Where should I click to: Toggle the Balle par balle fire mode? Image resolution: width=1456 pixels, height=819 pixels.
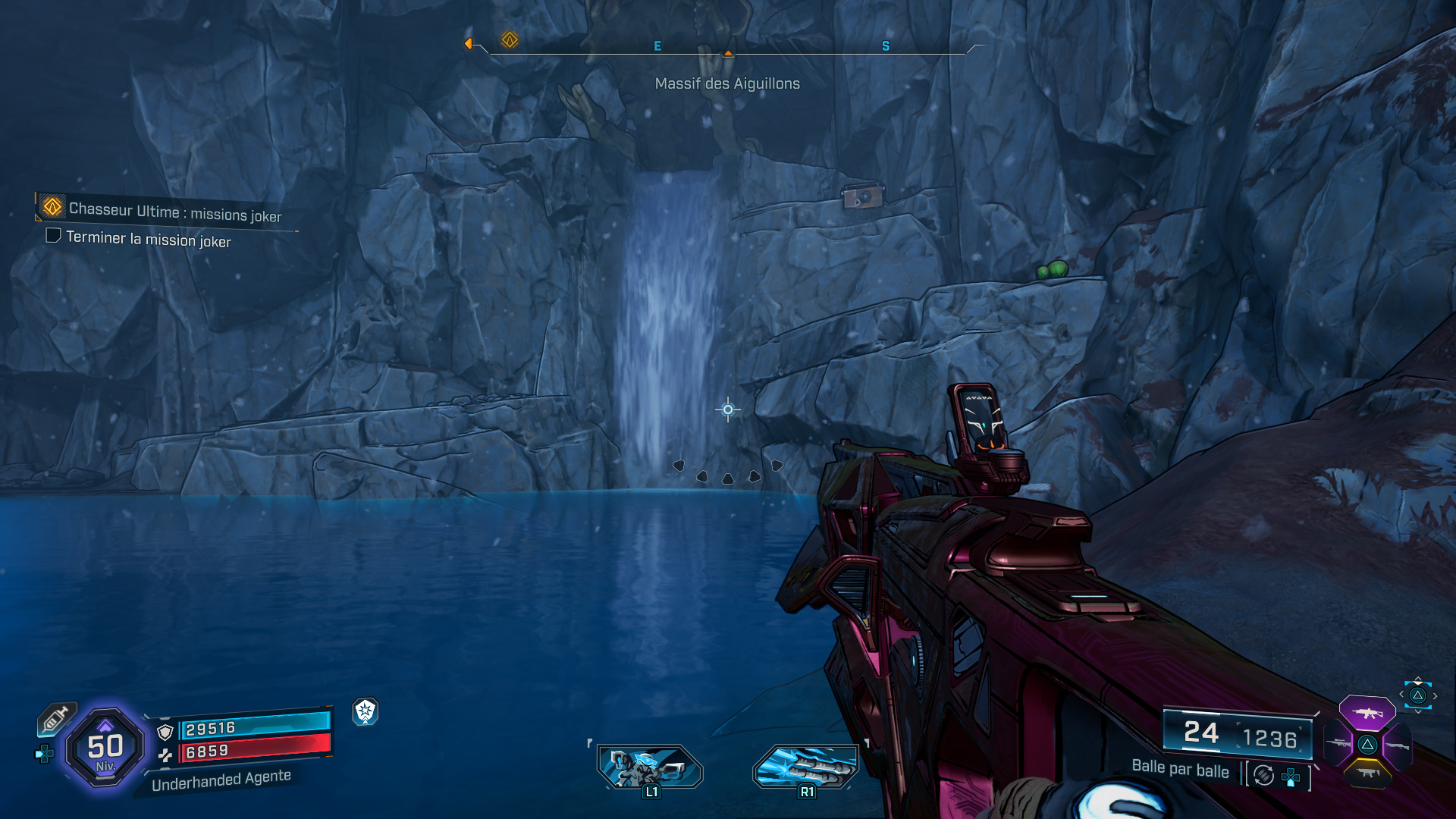coord(1181,769)
